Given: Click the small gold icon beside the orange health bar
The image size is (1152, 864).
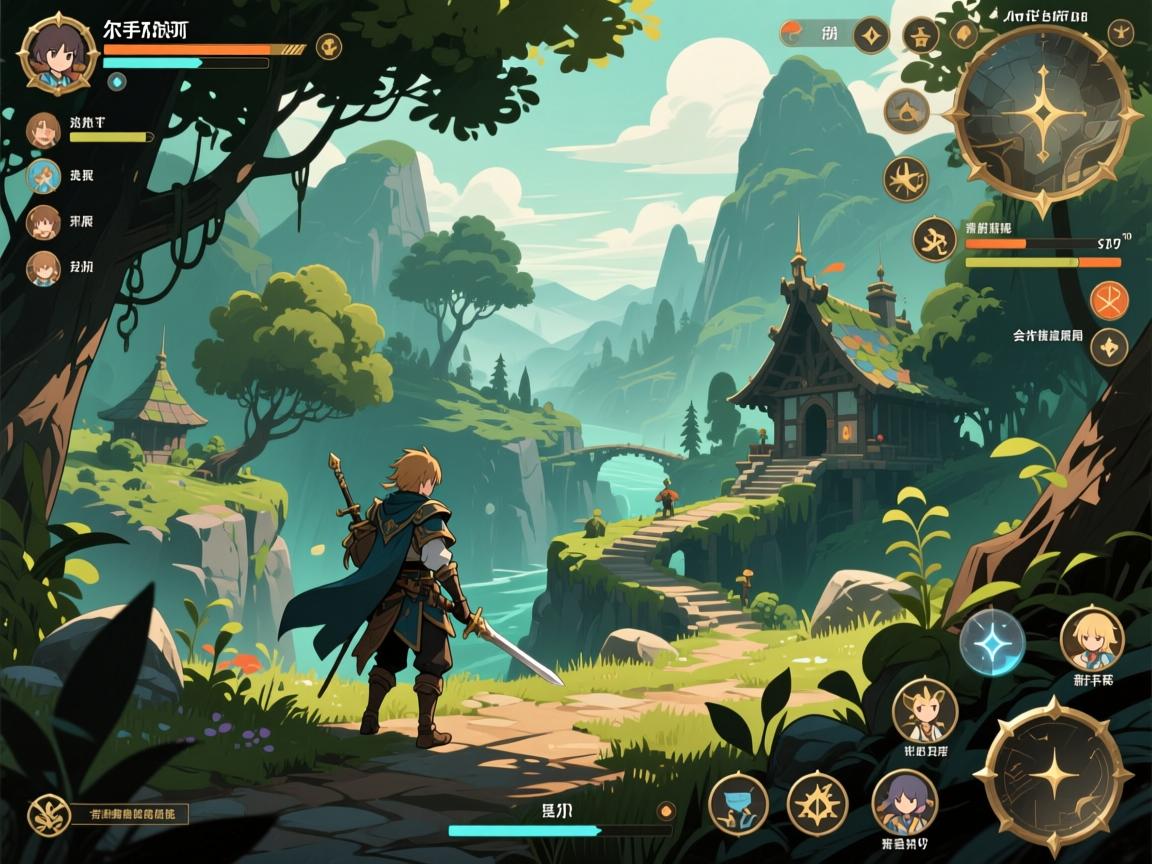Looking at the screenshot, I should [328, 46].
